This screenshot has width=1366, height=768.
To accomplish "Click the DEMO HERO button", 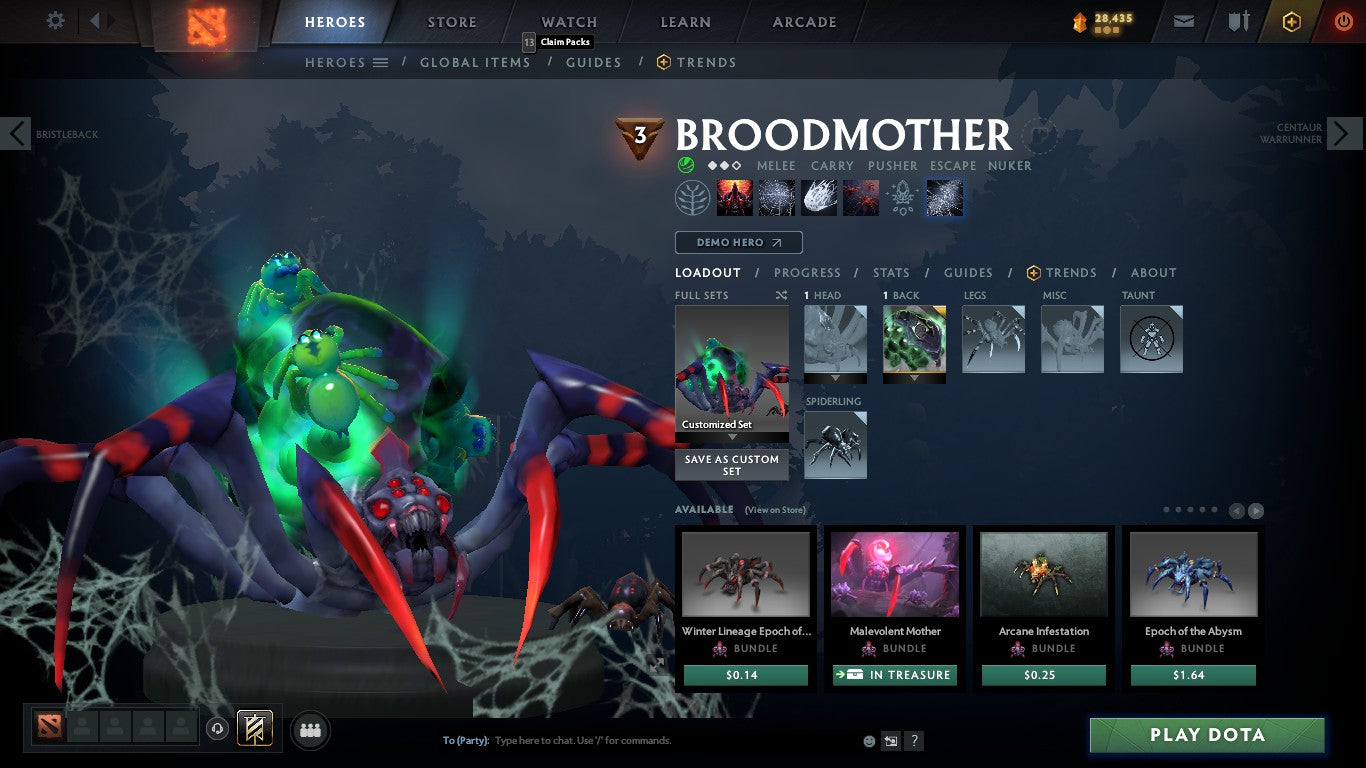I will 738,242.
